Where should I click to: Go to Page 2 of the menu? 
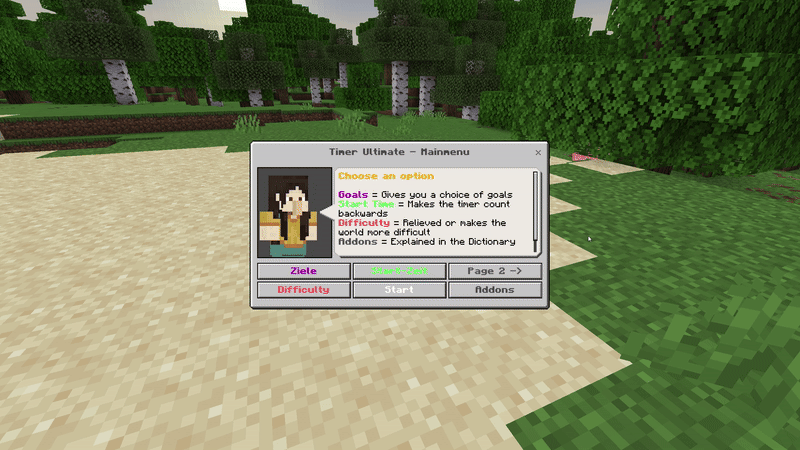(x=495, y=271)
